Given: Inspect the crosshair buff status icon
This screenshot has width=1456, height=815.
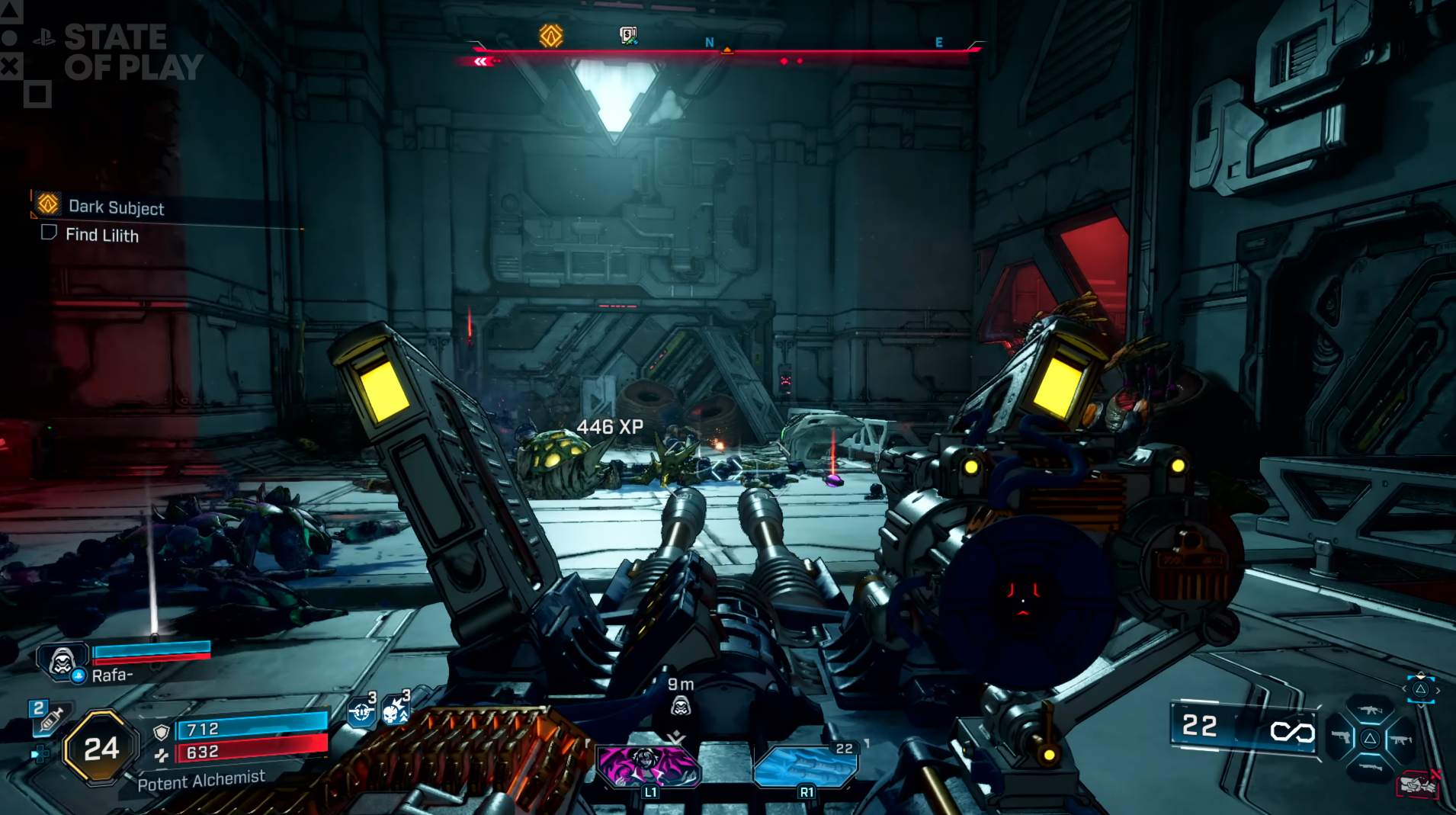Looking at the screenshot, I should click(362, 712).
